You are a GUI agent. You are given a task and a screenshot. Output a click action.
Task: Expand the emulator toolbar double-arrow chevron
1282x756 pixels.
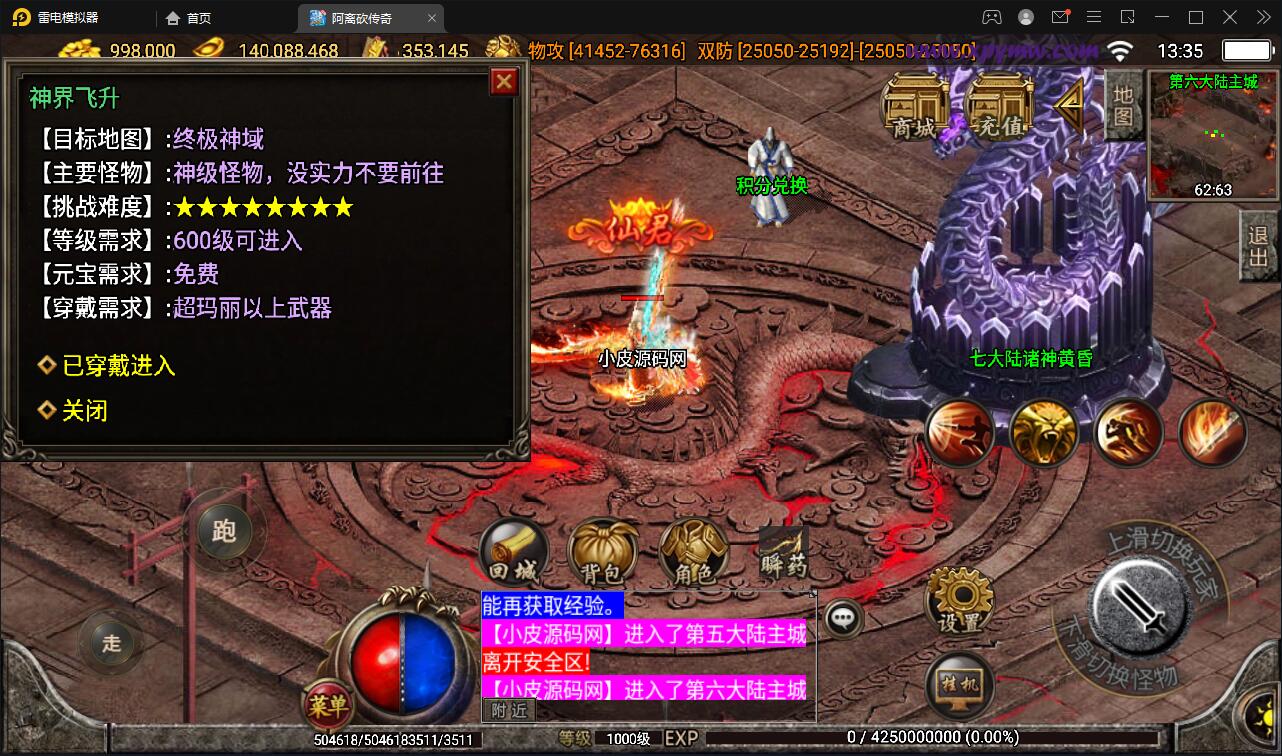1262,17
